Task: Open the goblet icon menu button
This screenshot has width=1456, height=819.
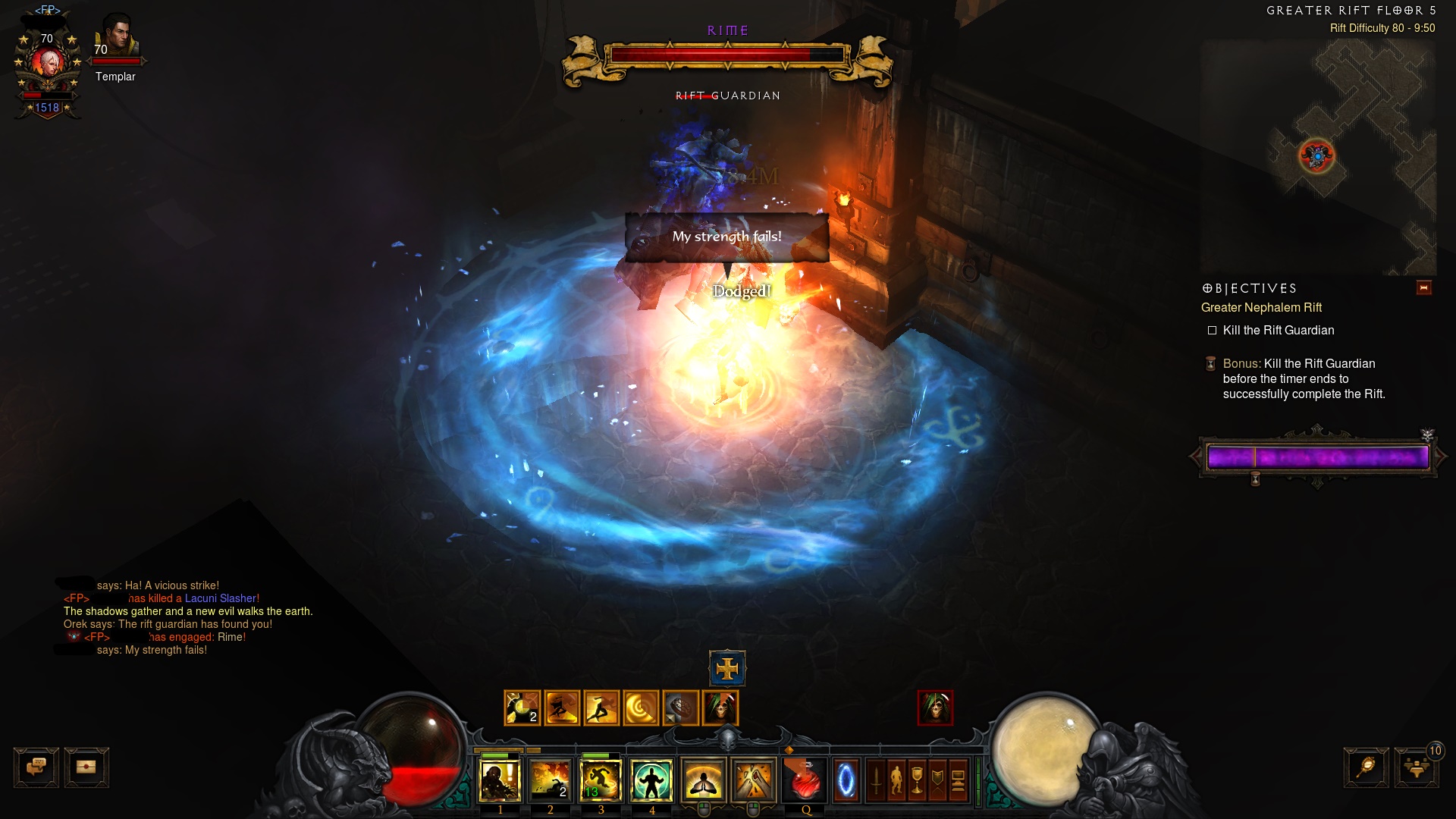Action: tap(917, 780)
